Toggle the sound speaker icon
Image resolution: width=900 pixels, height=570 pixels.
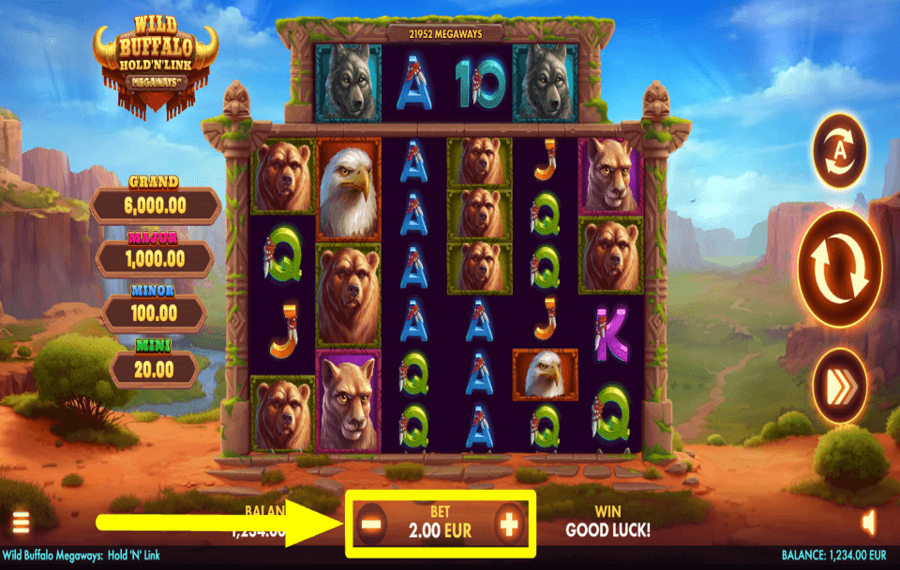tap(868, 522)
